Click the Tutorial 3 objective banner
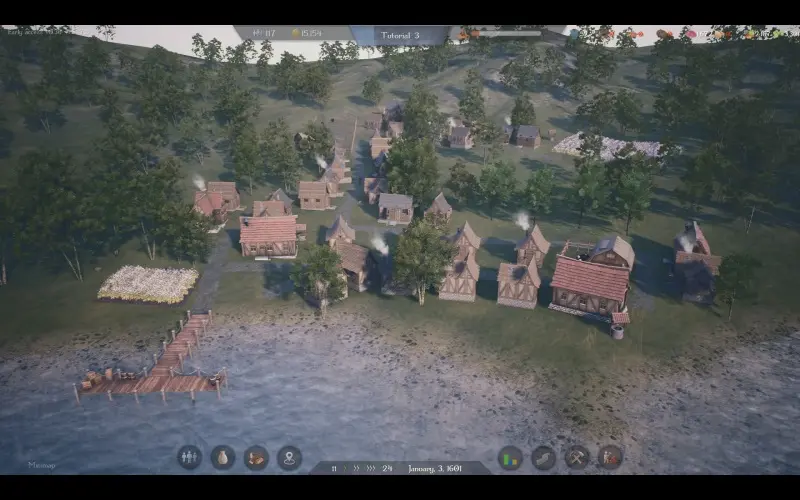The image size is (800, 500). pyautogui.click(x=401, y=35)
